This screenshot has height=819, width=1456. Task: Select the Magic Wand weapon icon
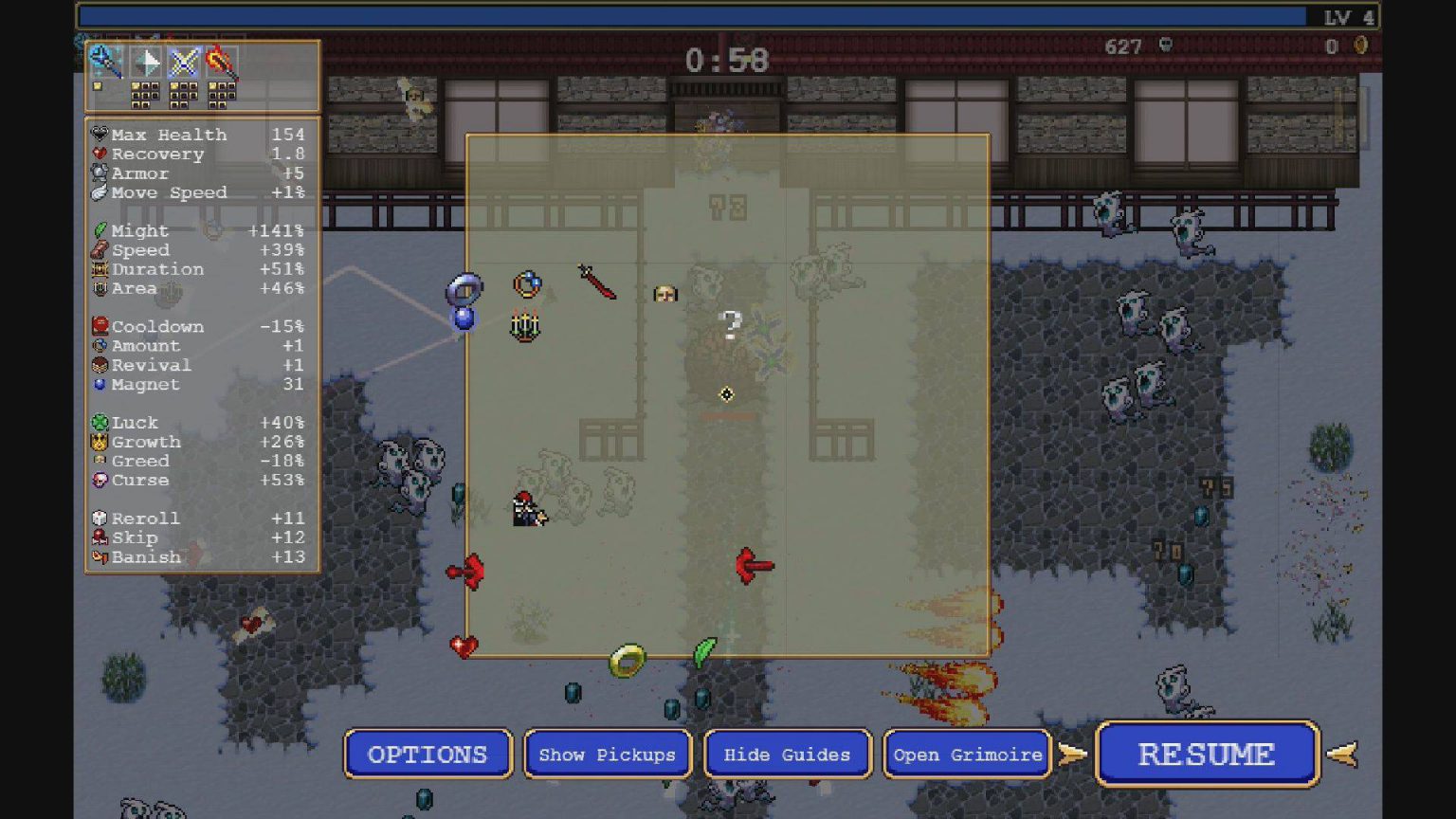coord(104,61)
